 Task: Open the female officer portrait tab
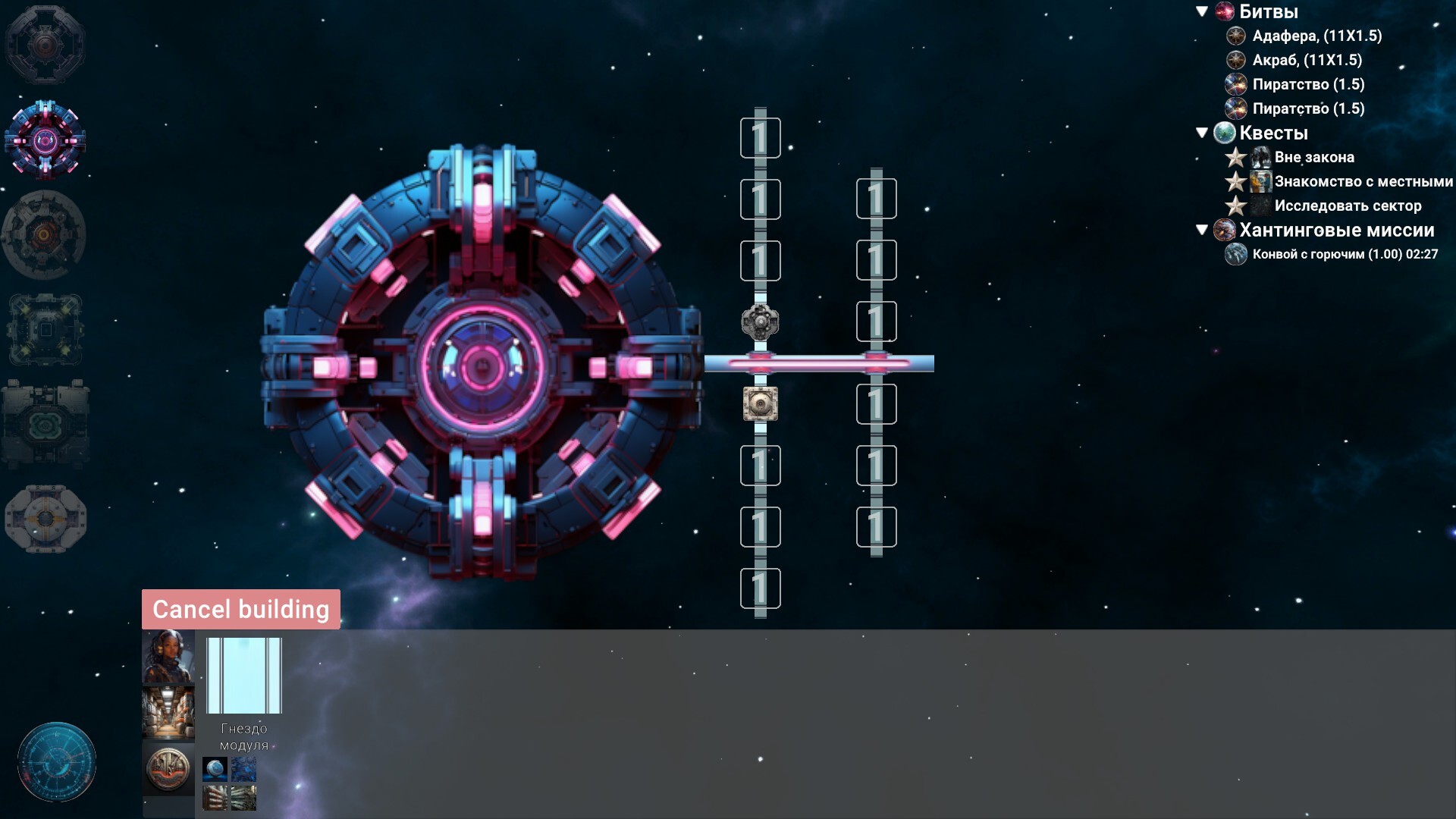point(168,657)
